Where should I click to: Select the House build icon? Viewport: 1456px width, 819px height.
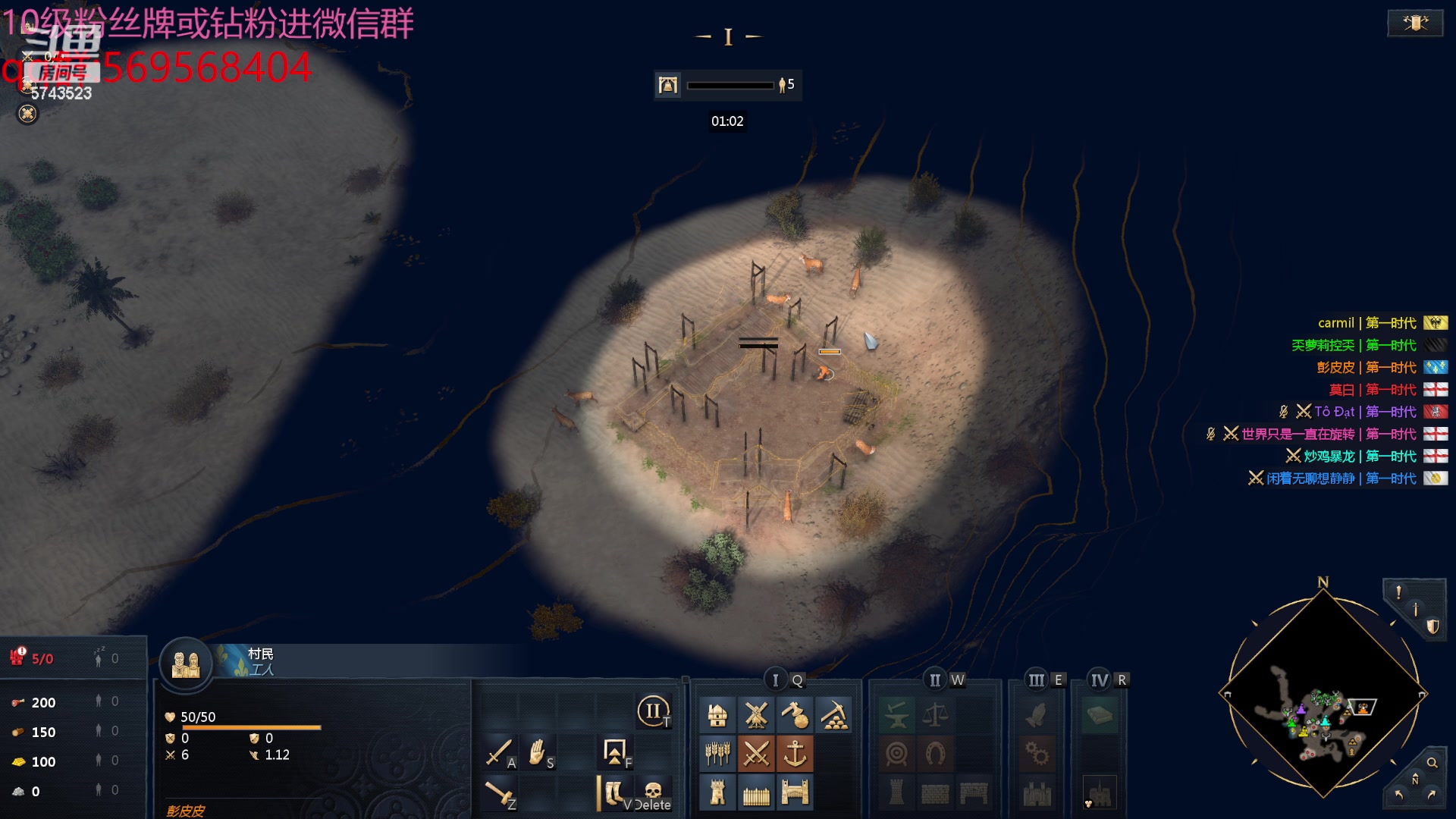click(x=717, y=715)
